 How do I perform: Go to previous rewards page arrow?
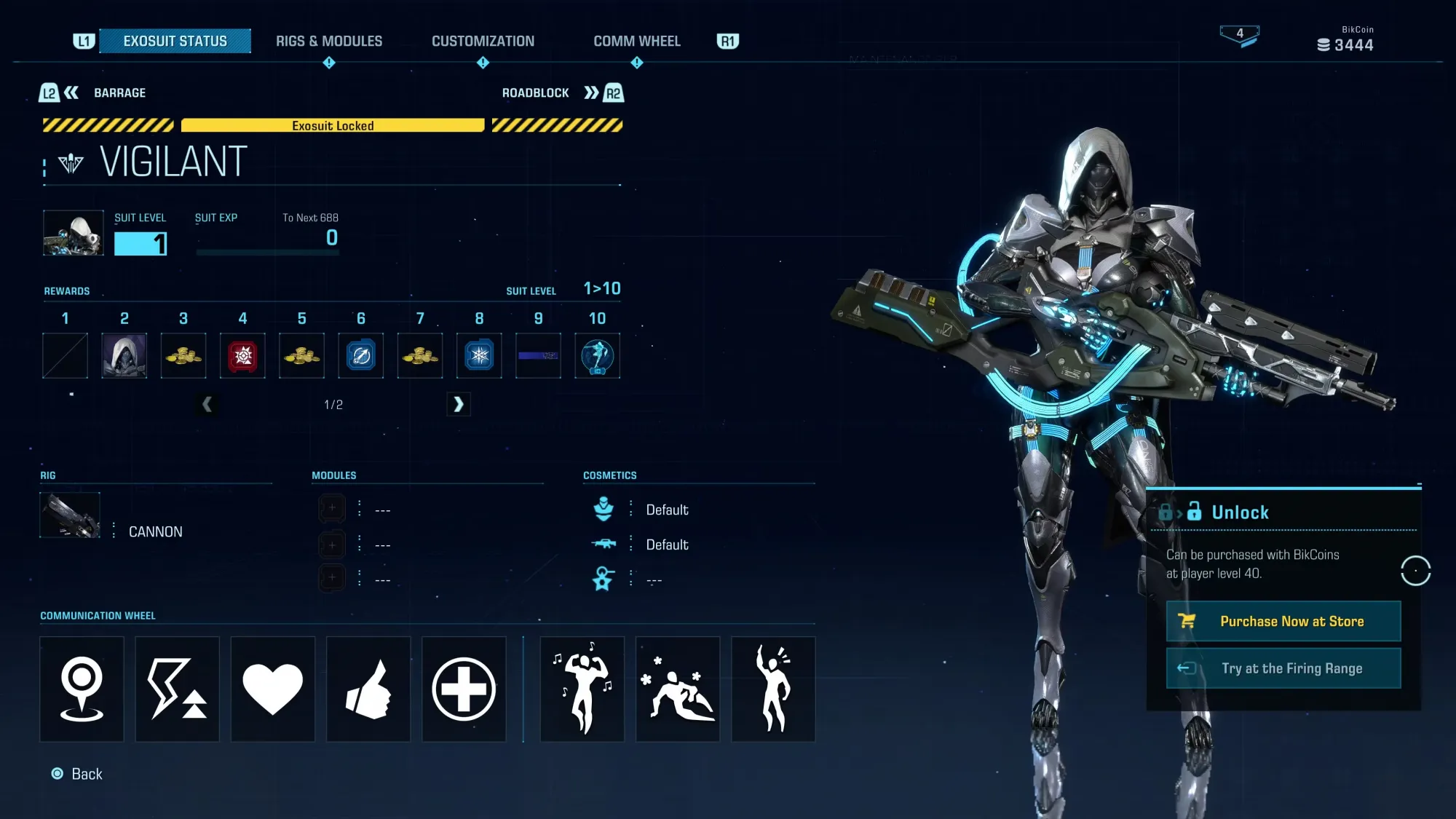coord(207,404)
